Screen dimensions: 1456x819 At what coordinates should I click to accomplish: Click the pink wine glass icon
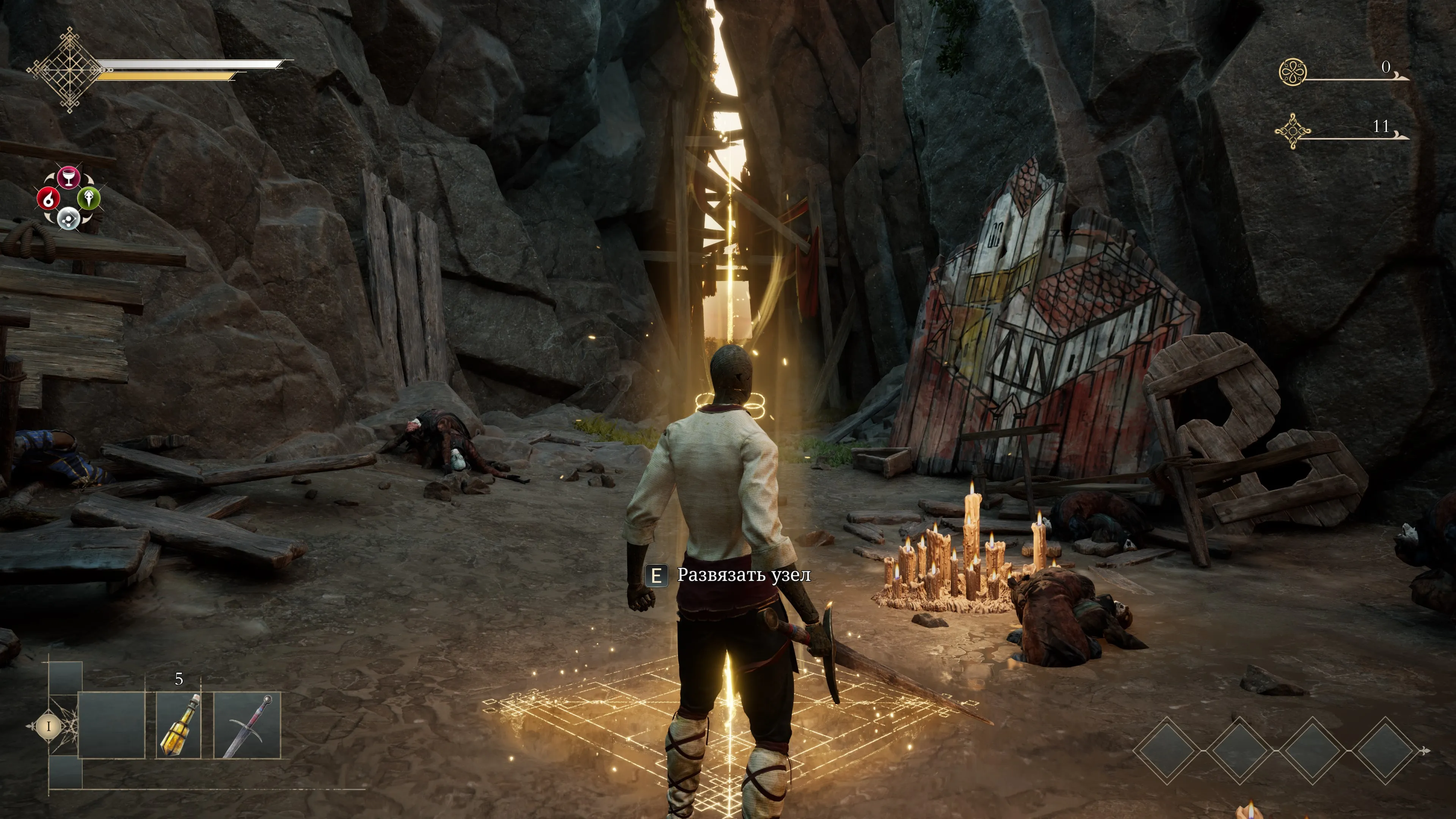click(x=68, y=177)
